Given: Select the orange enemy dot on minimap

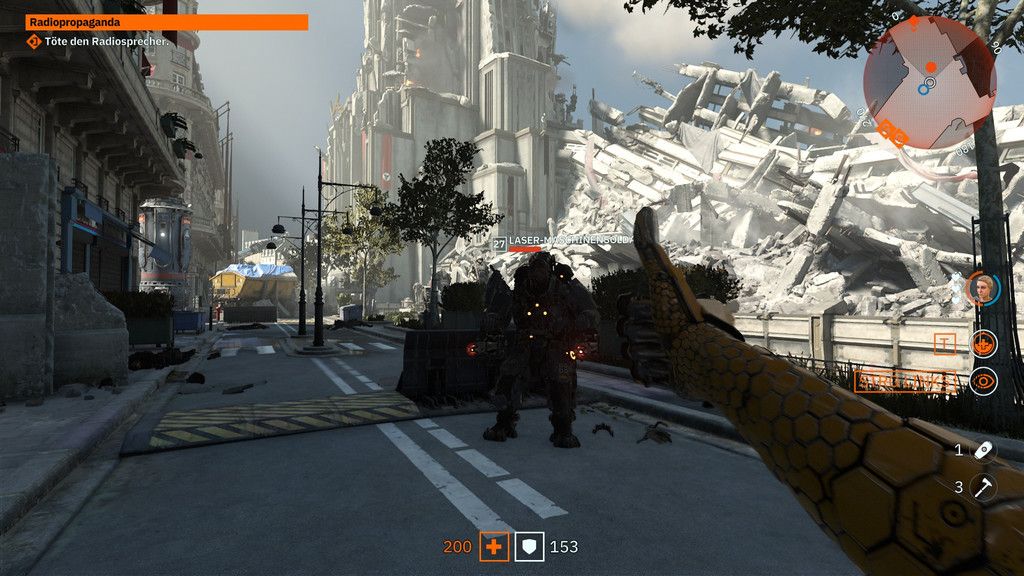Looking at the screenshot, I should (930, 67).
